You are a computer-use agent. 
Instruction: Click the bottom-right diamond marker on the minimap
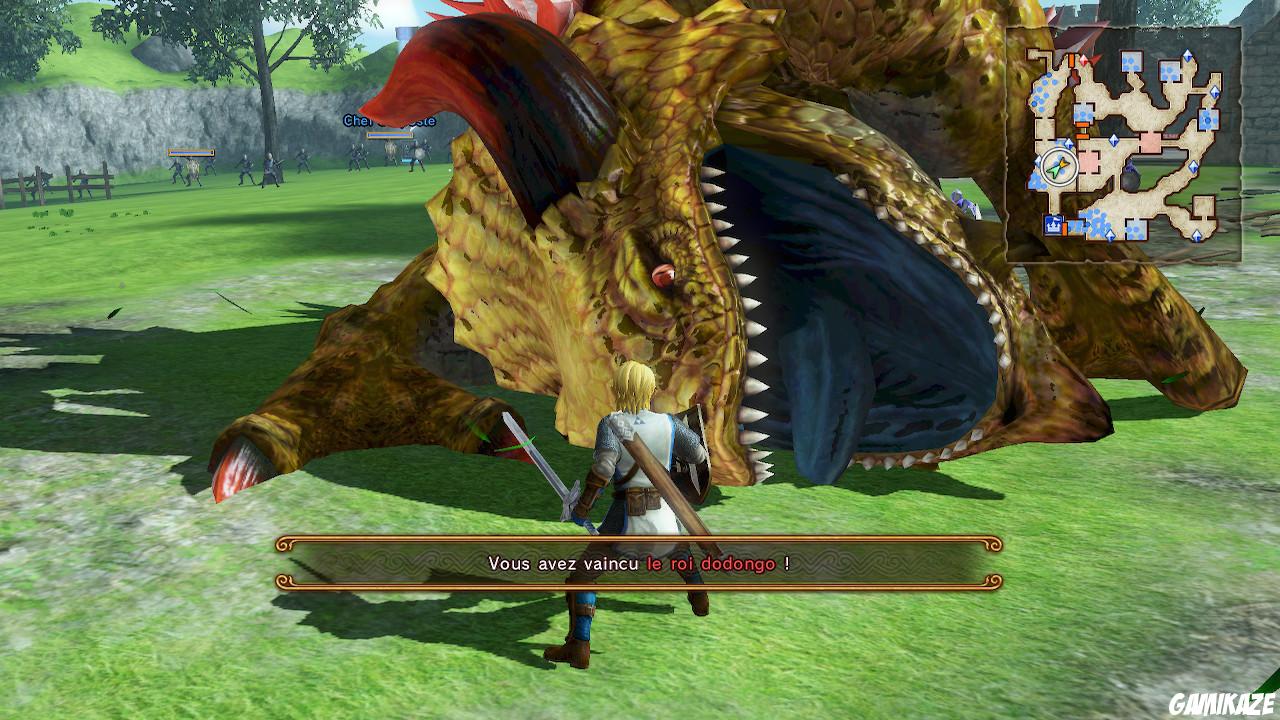click(1196, 238)
